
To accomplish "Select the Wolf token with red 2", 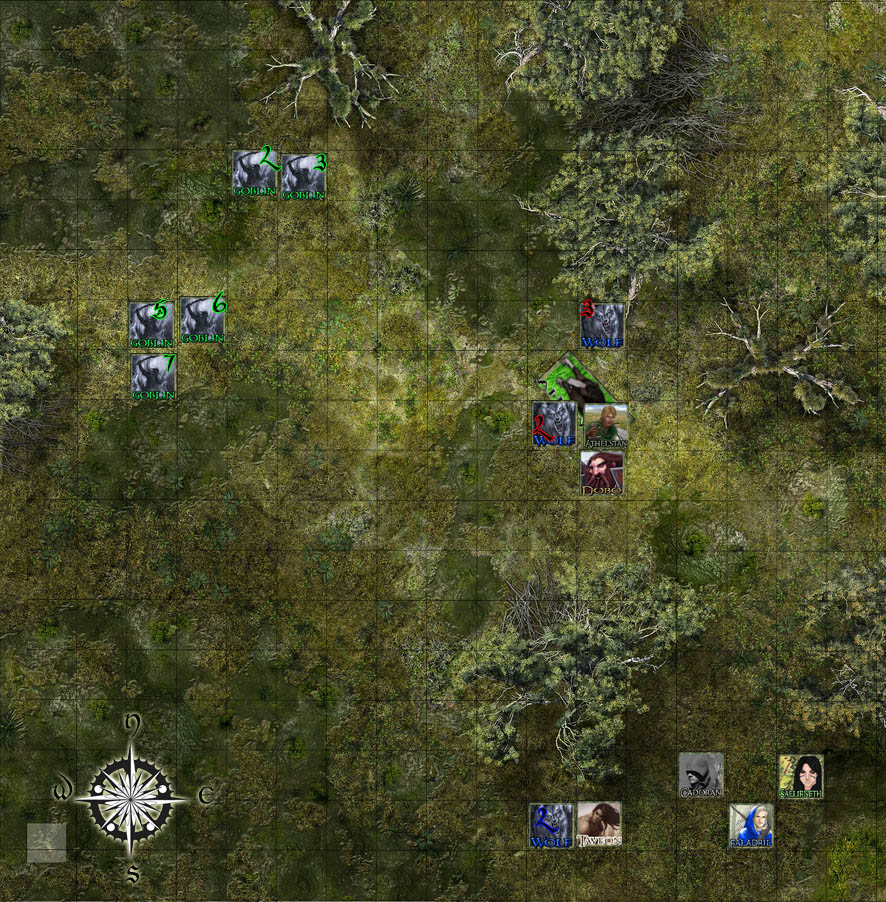I will (553, 424).
